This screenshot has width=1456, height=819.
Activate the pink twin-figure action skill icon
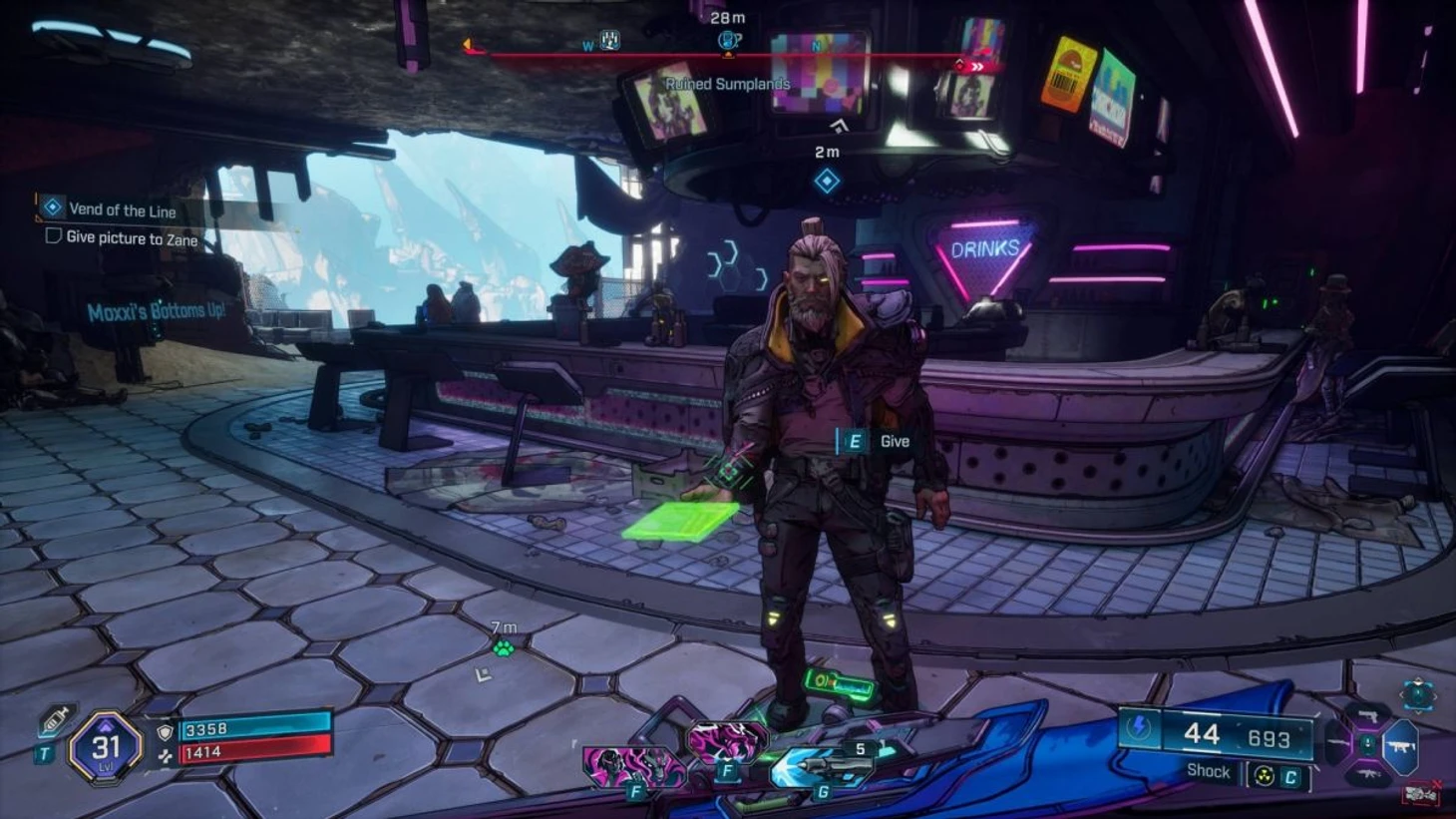click(x=635, y=768)
